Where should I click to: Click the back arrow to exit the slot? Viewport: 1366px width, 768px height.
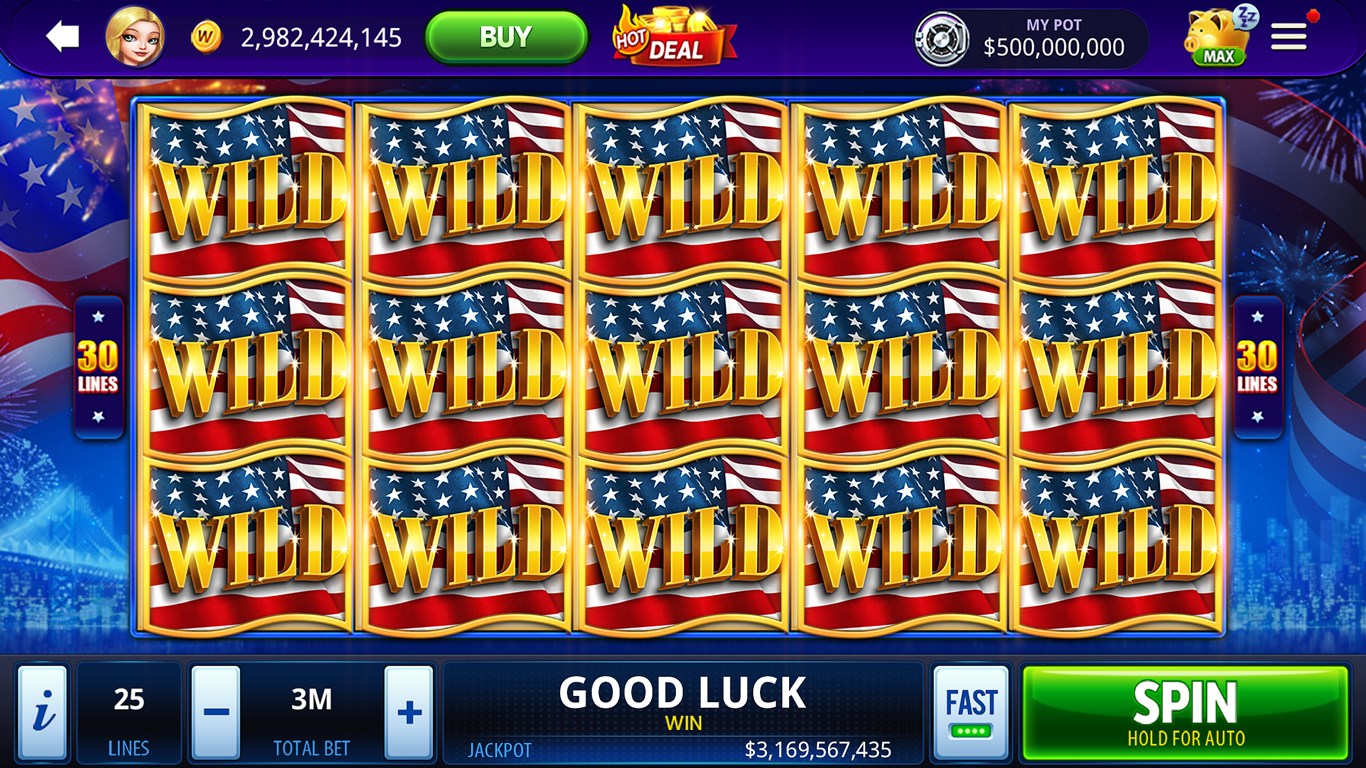62,36
